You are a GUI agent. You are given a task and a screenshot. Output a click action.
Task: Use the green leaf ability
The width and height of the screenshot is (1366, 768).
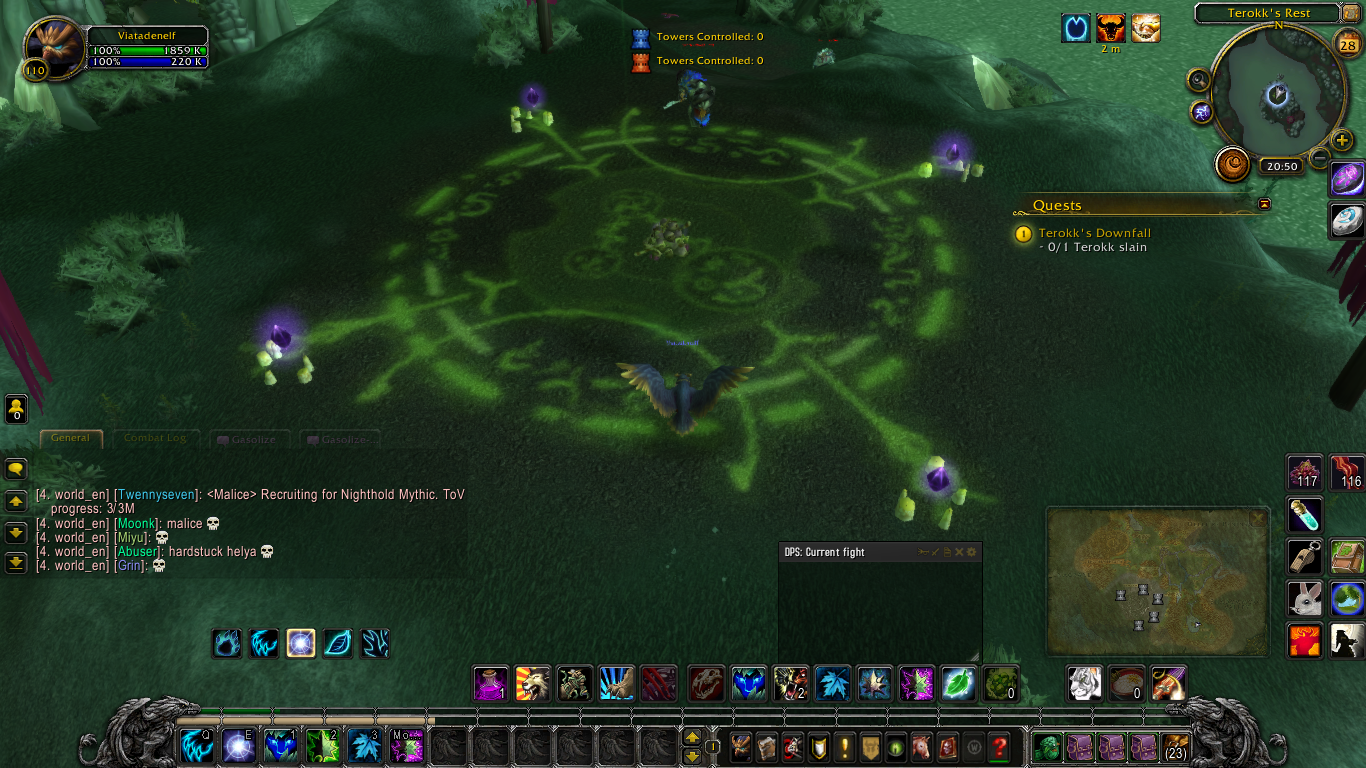tap(958, 684)
